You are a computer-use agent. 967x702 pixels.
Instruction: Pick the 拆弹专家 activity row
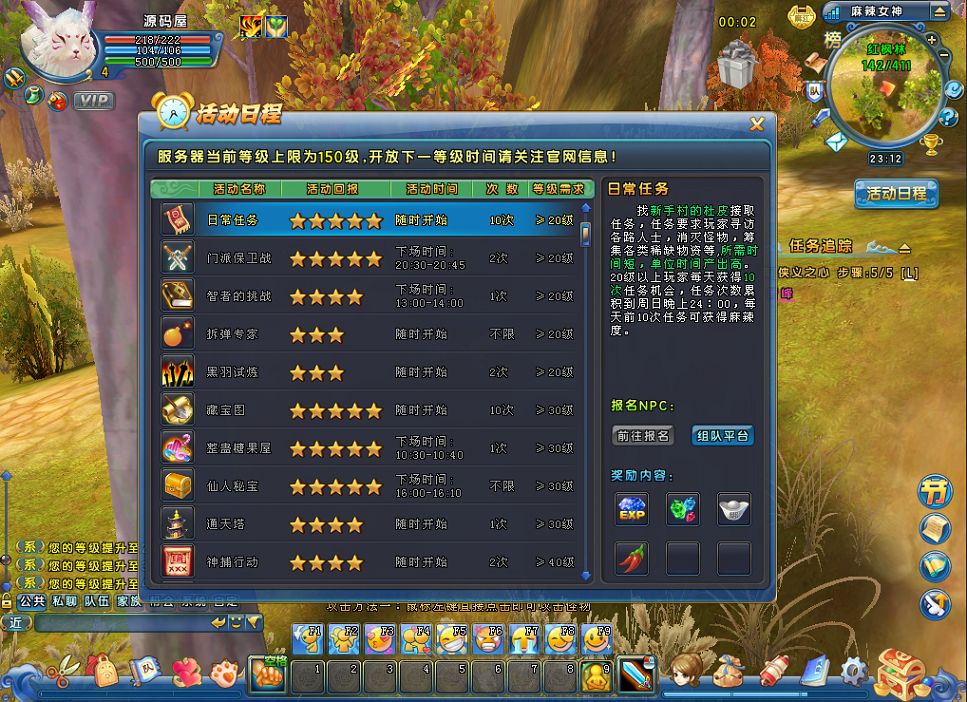368,334
